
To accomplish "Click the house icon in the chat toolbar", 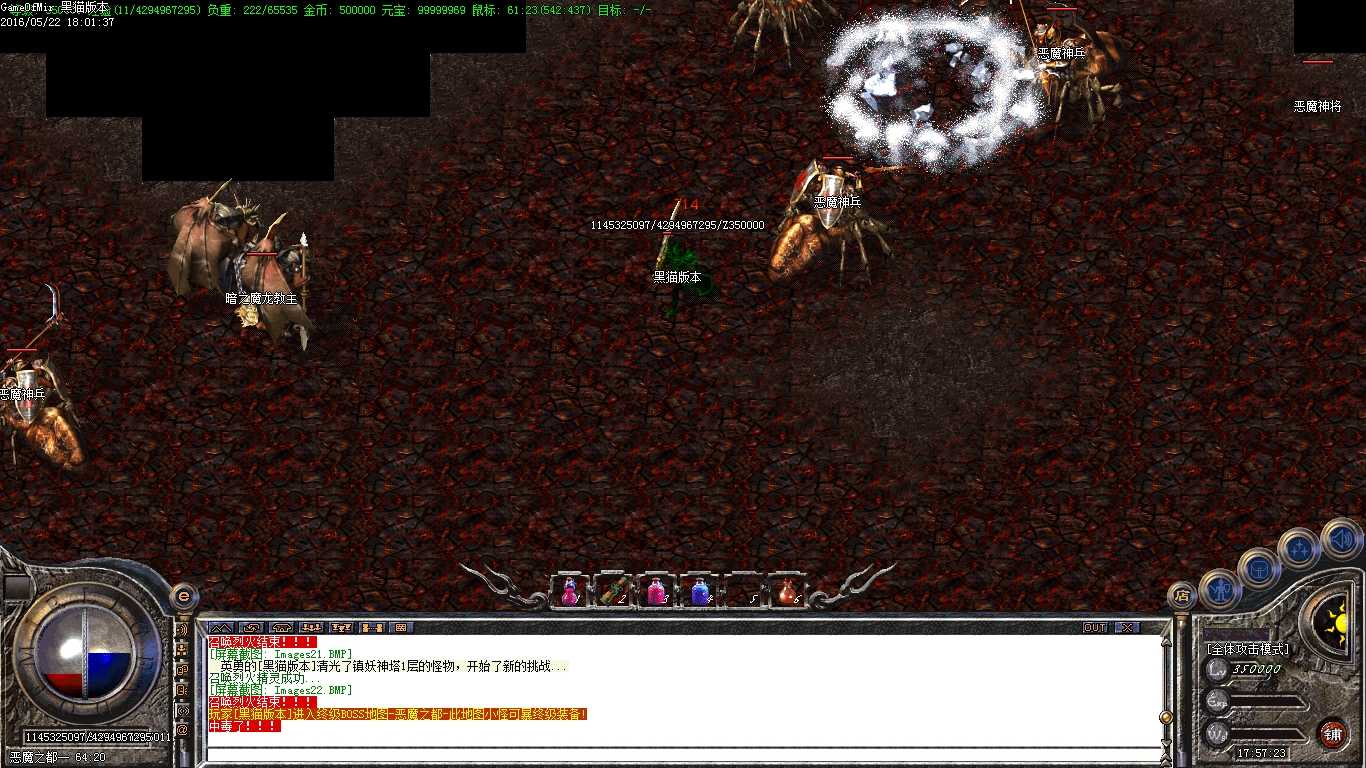I will pyautogui.click(x=282, y=628).
